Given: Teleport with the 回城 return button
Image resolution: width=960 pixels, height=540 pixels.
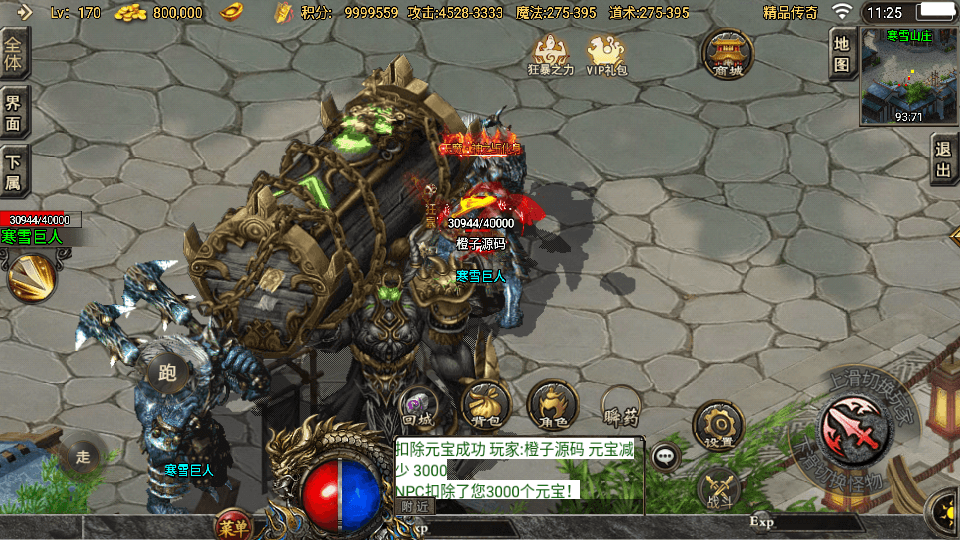Looking at the screenshot, I should 417,404.
